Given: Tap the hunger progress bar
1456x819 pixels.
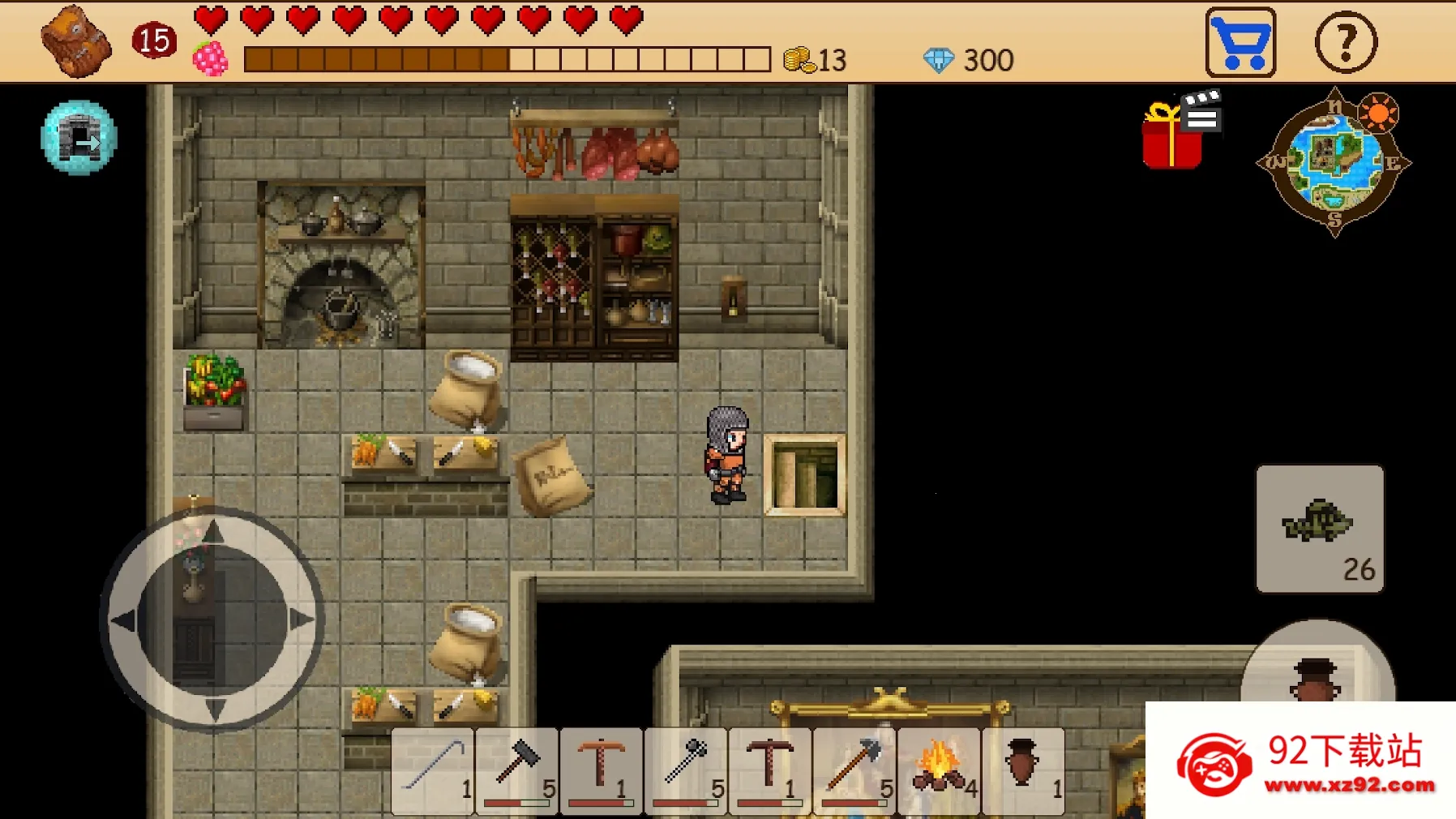Looking at the screenshot, I should click(504, 58).
